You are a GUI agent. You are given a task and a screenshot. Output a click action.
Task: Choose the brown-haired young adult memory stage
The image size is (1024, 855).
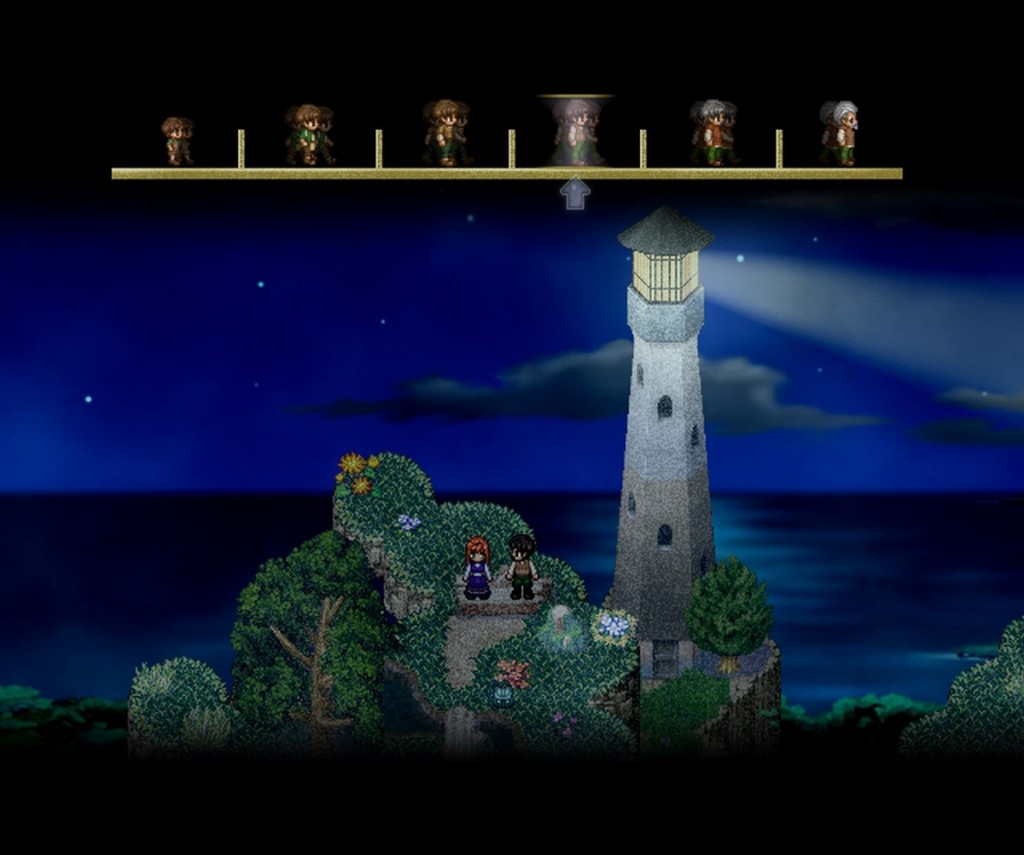click(x=445, y=133)
